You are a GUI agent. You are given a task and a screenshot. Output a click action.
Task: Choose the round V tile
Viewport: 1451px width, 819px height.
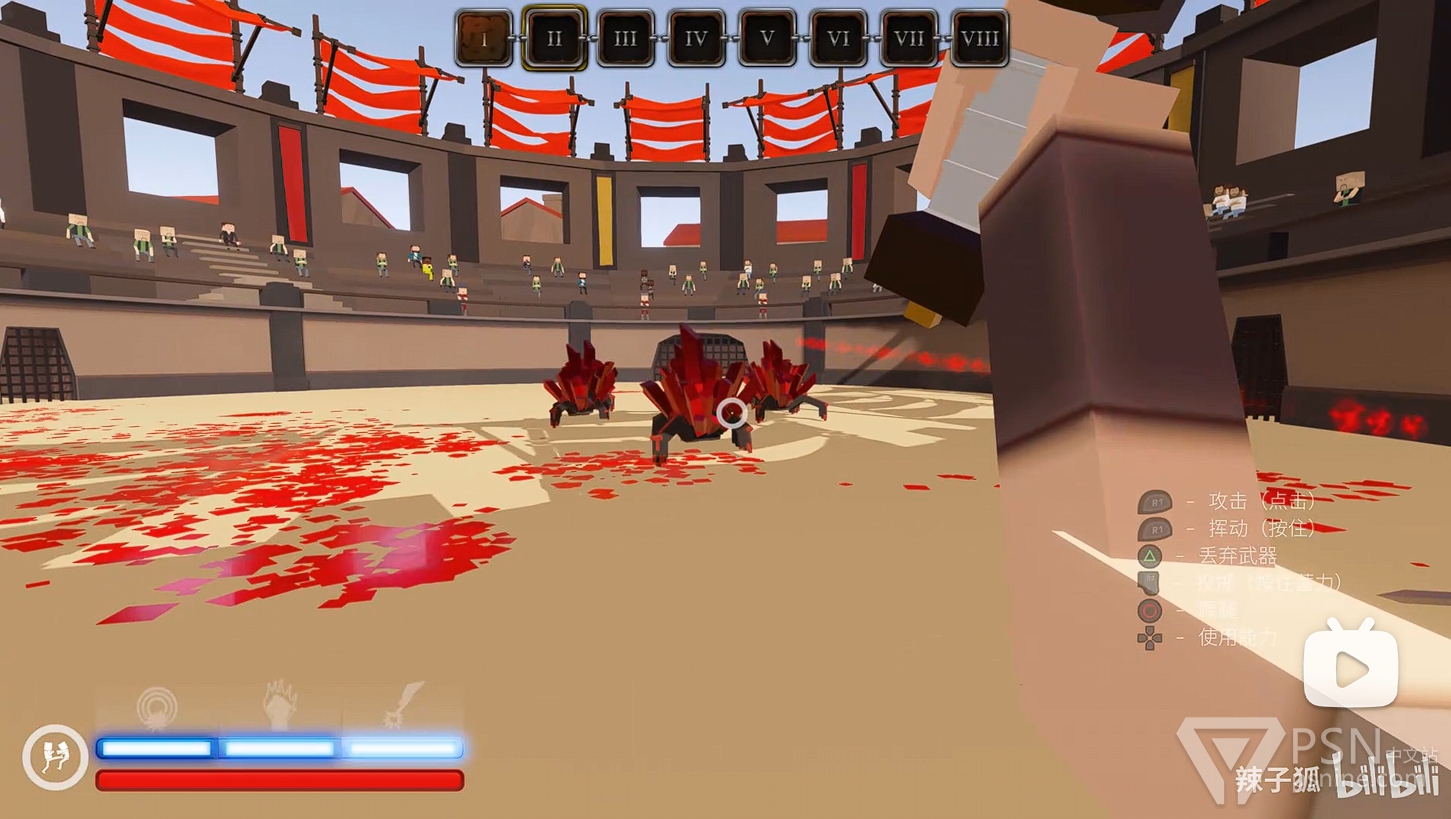768,39
